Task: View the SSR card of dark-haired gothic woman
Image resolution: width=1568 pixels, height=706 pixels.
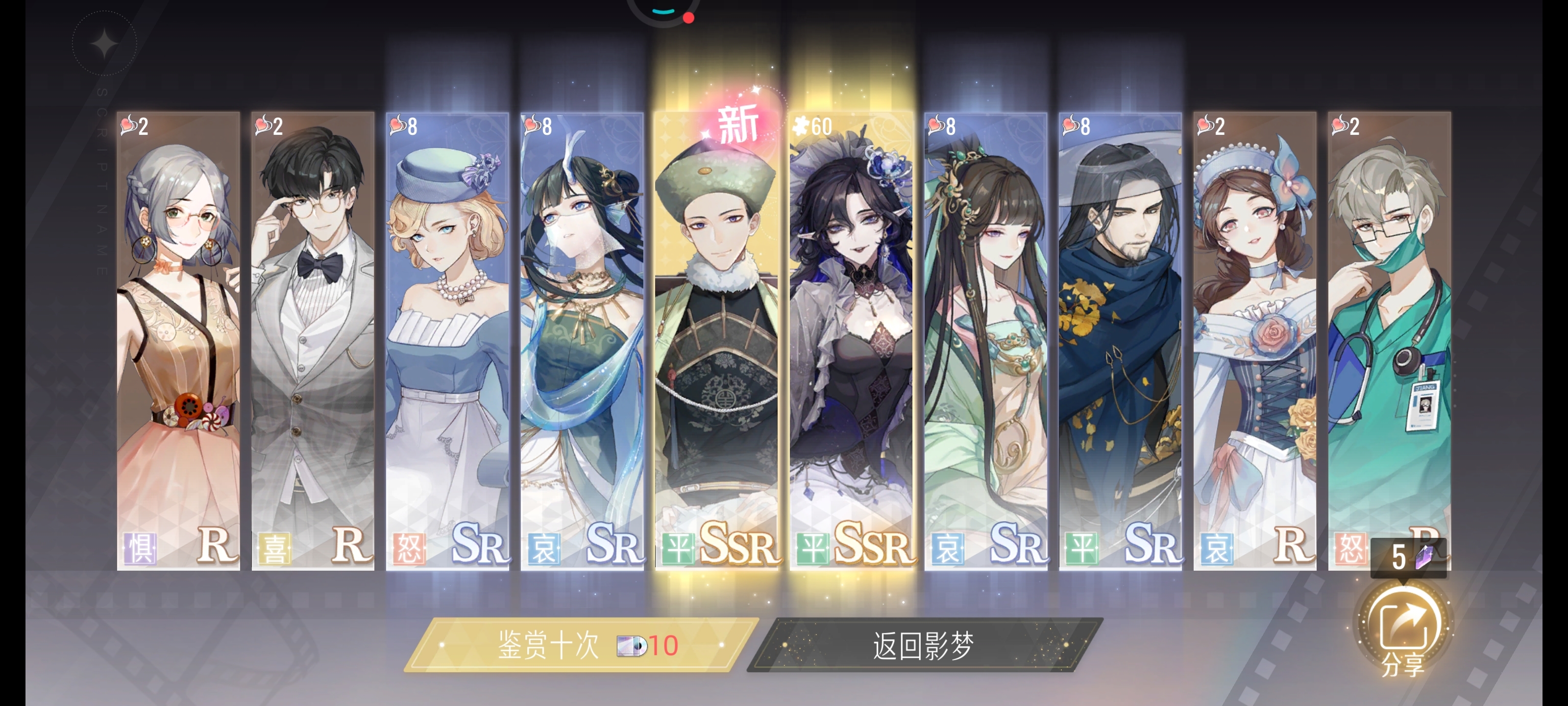Action: point(852,341)
